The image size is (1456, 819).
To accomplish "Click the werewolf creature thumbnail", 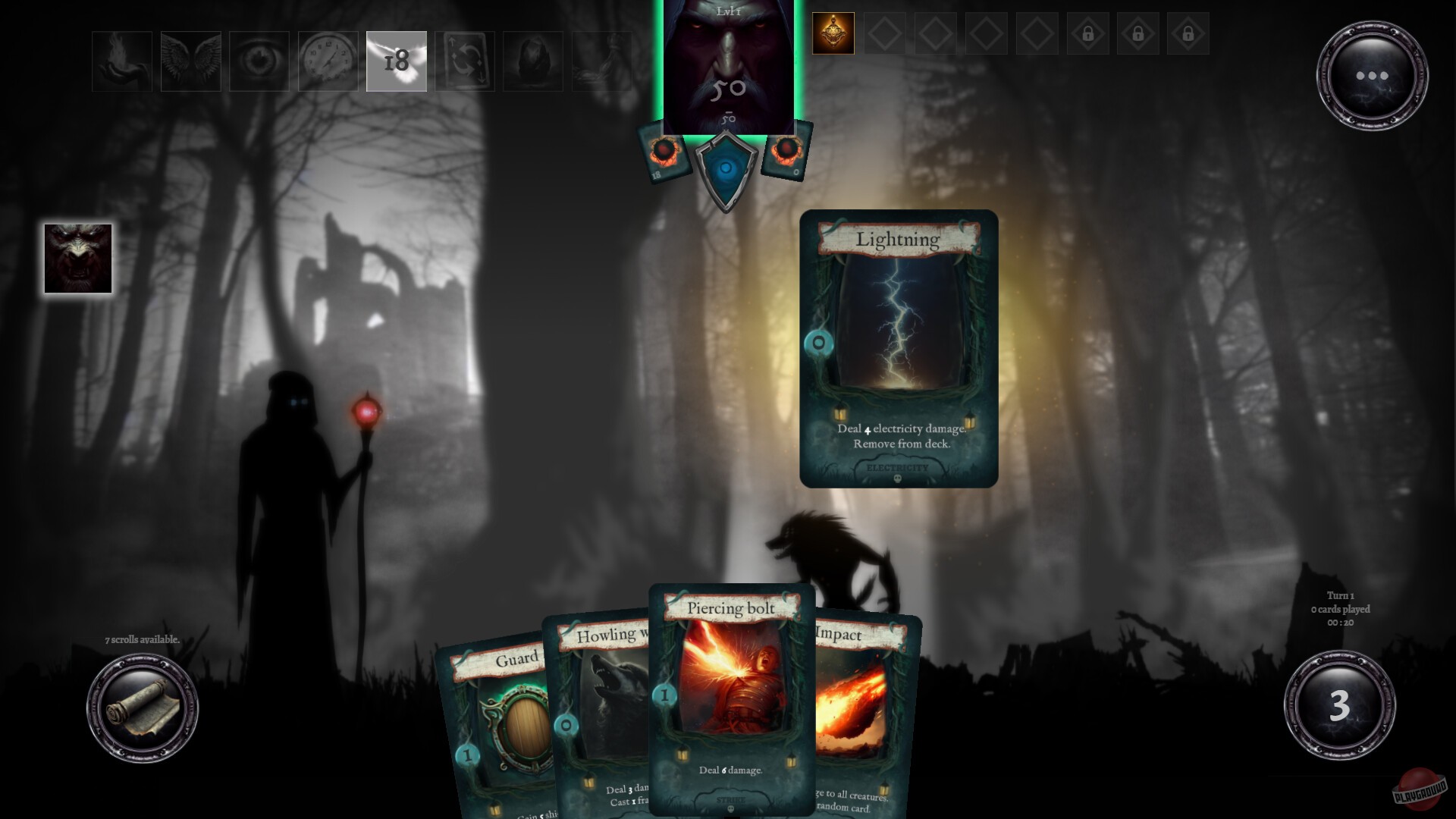I will [77, 259].
